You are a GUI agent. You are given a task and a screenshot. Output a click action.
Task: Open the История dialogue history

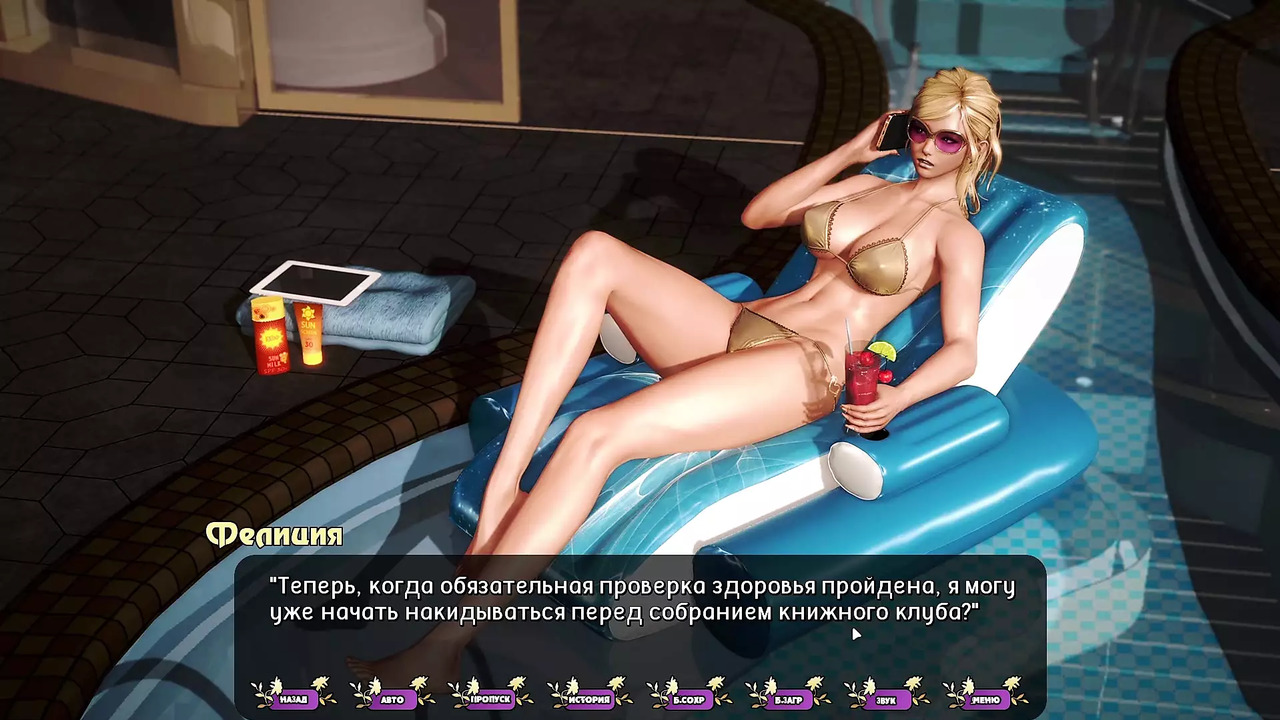(590, 698)
